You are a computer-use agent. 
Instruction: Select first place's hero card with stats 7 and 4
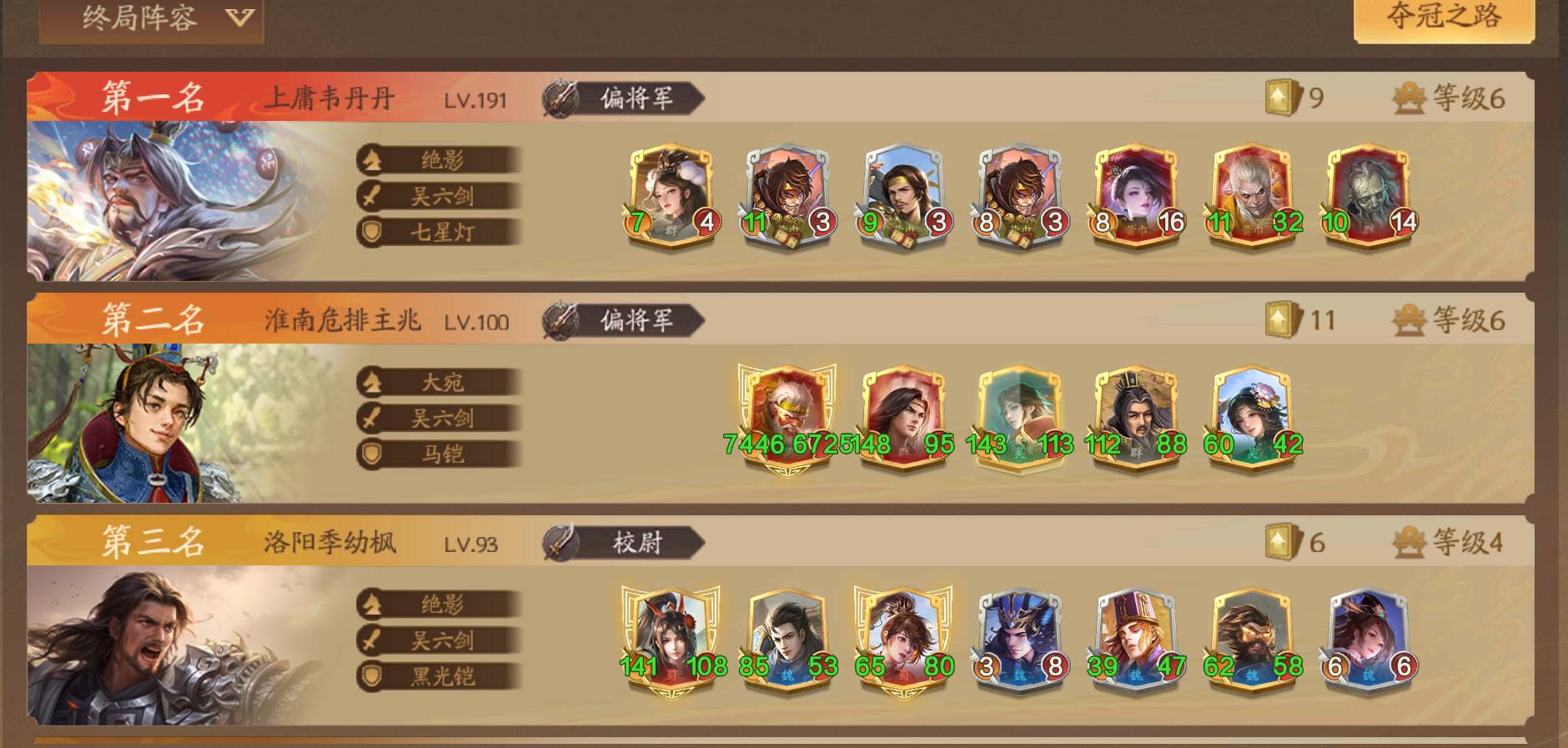pos(671,196)
